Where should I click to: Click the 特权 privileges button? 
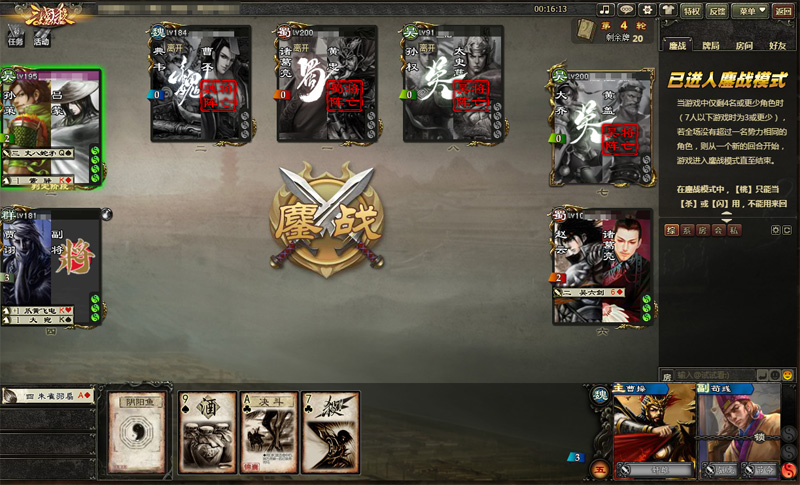click(692, 11)
